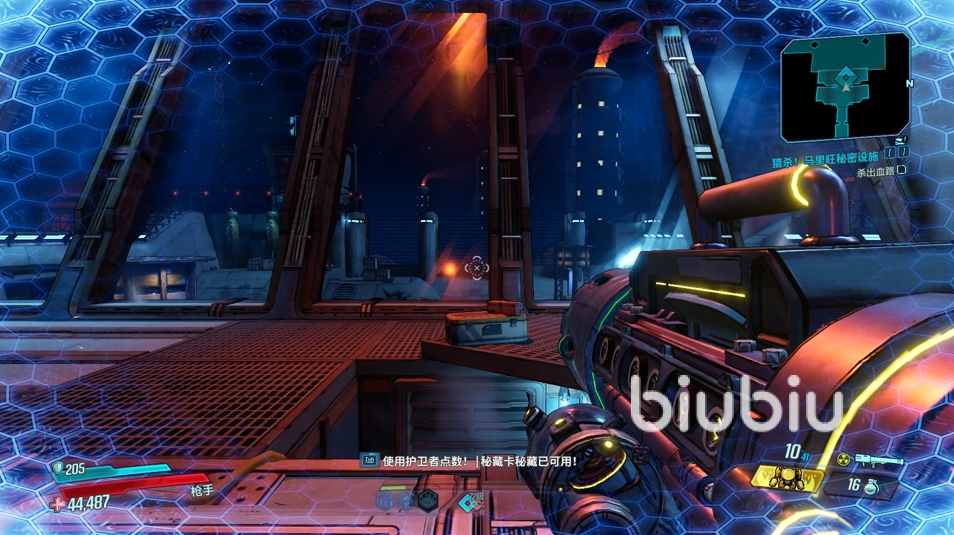This screenshot has height=535, width=954.
Task: Click the equipped weapon silhouette icon
Action: pos(879,461)
